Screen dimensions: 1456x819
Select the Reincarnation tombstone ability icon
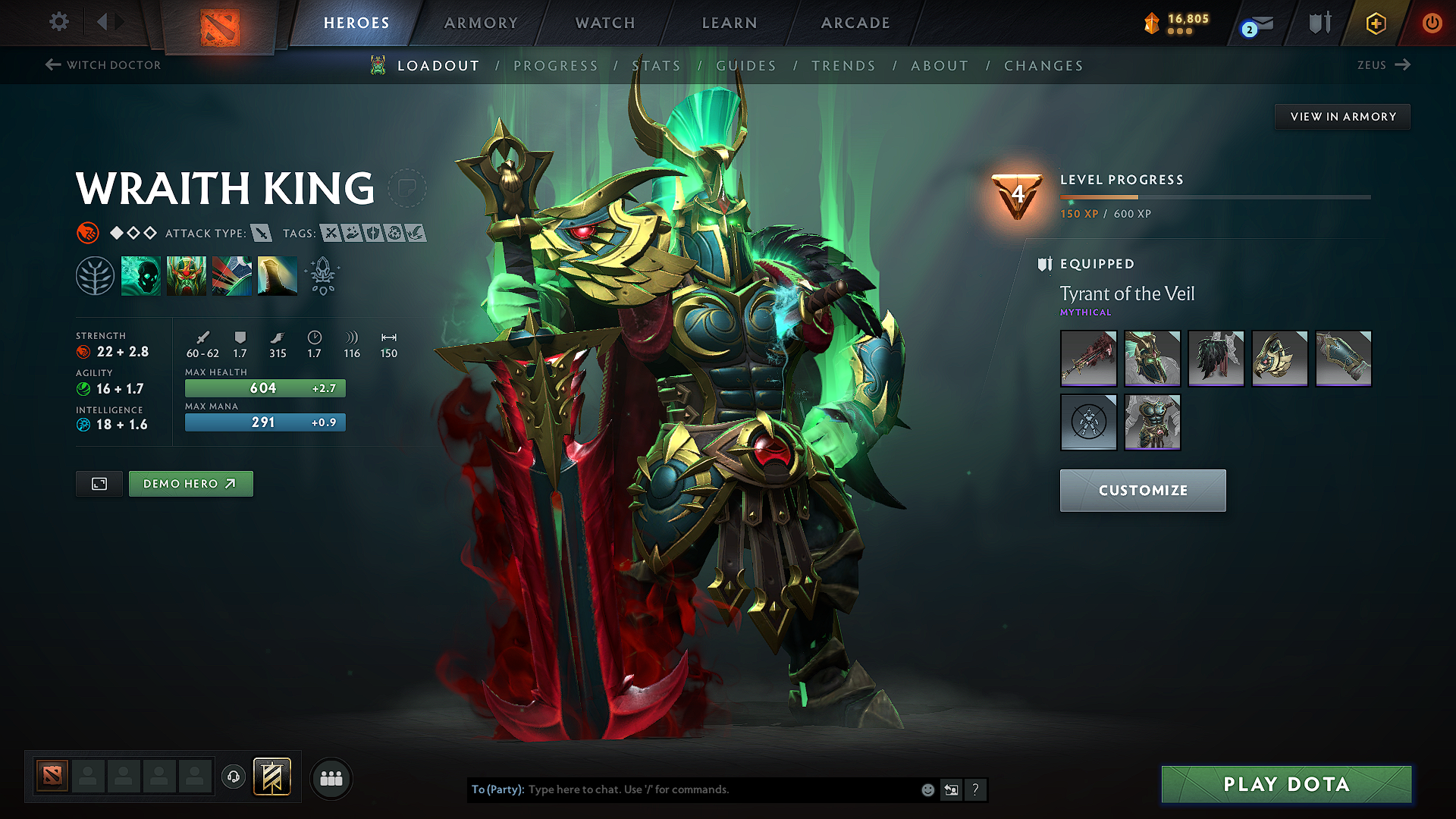coord(278,275)
